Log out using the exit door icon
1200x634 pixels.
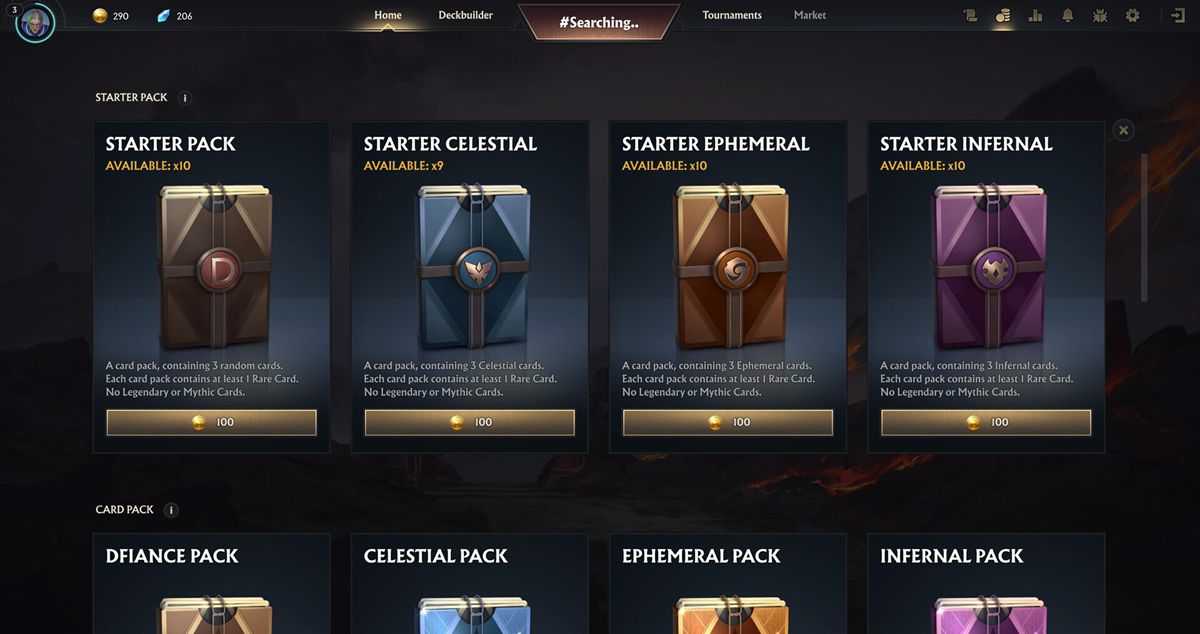[x=1178, y=16]
